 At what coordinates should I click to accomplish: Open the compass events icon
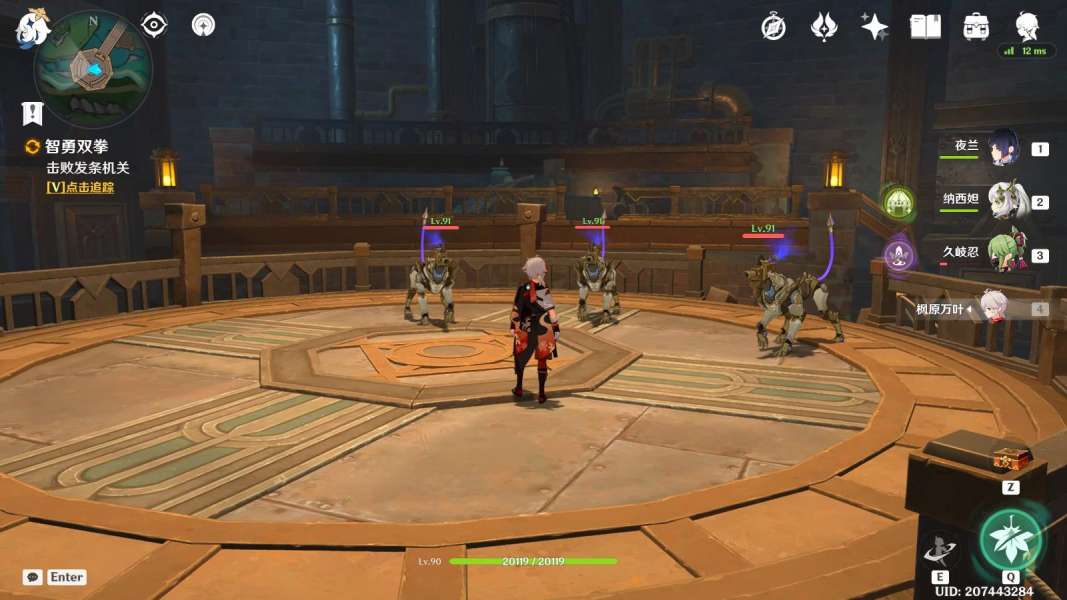(773, 27)
